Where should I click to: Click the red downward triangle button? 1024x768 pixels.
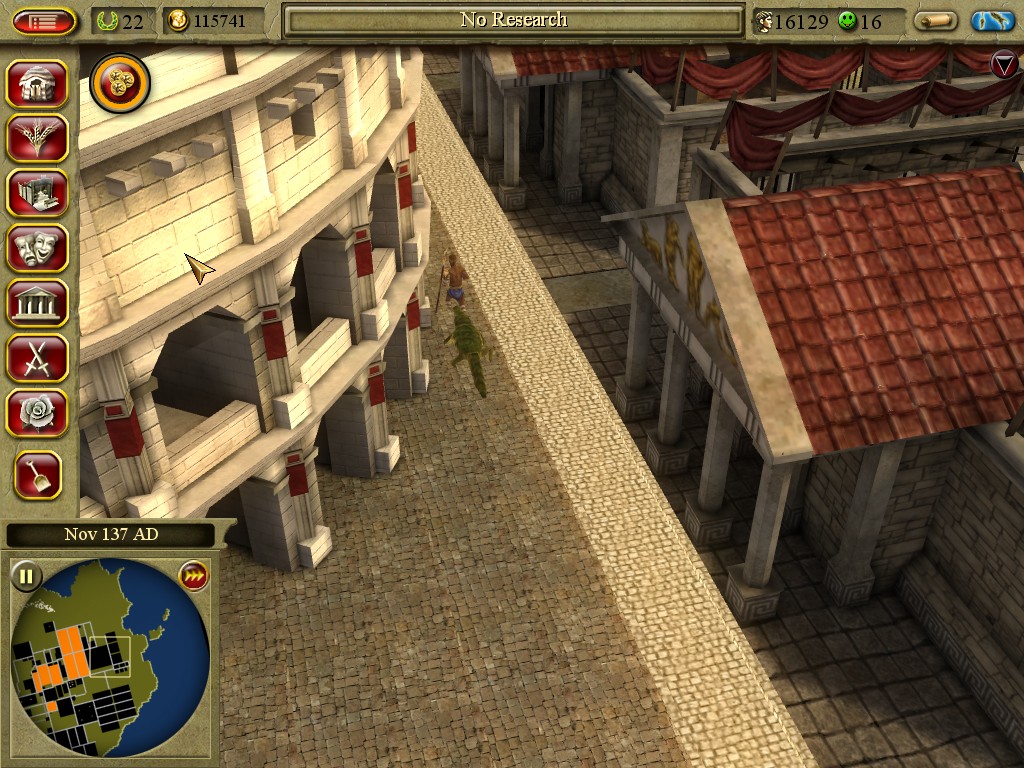(1003, 65)
